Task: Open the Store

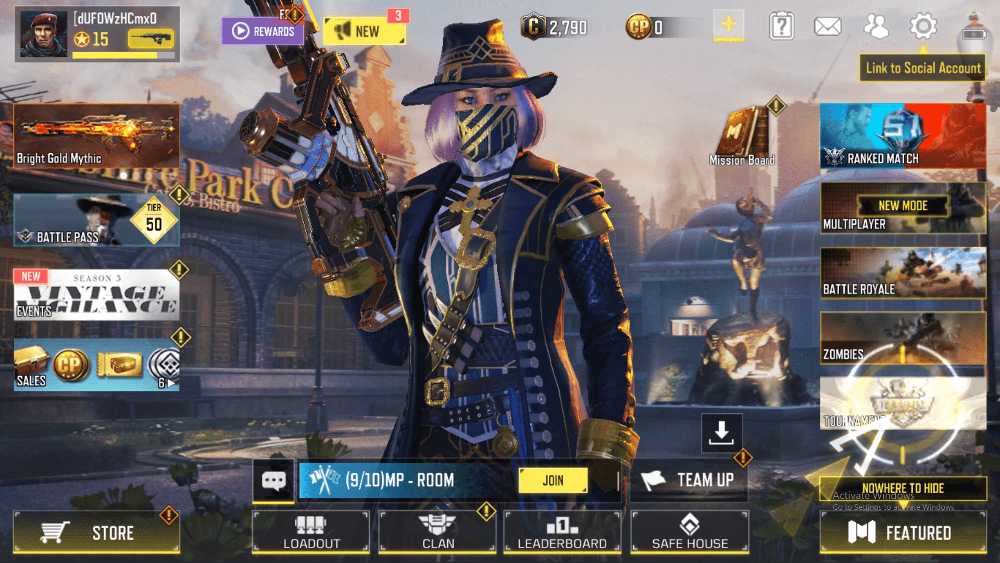Action: click(96, 533)
